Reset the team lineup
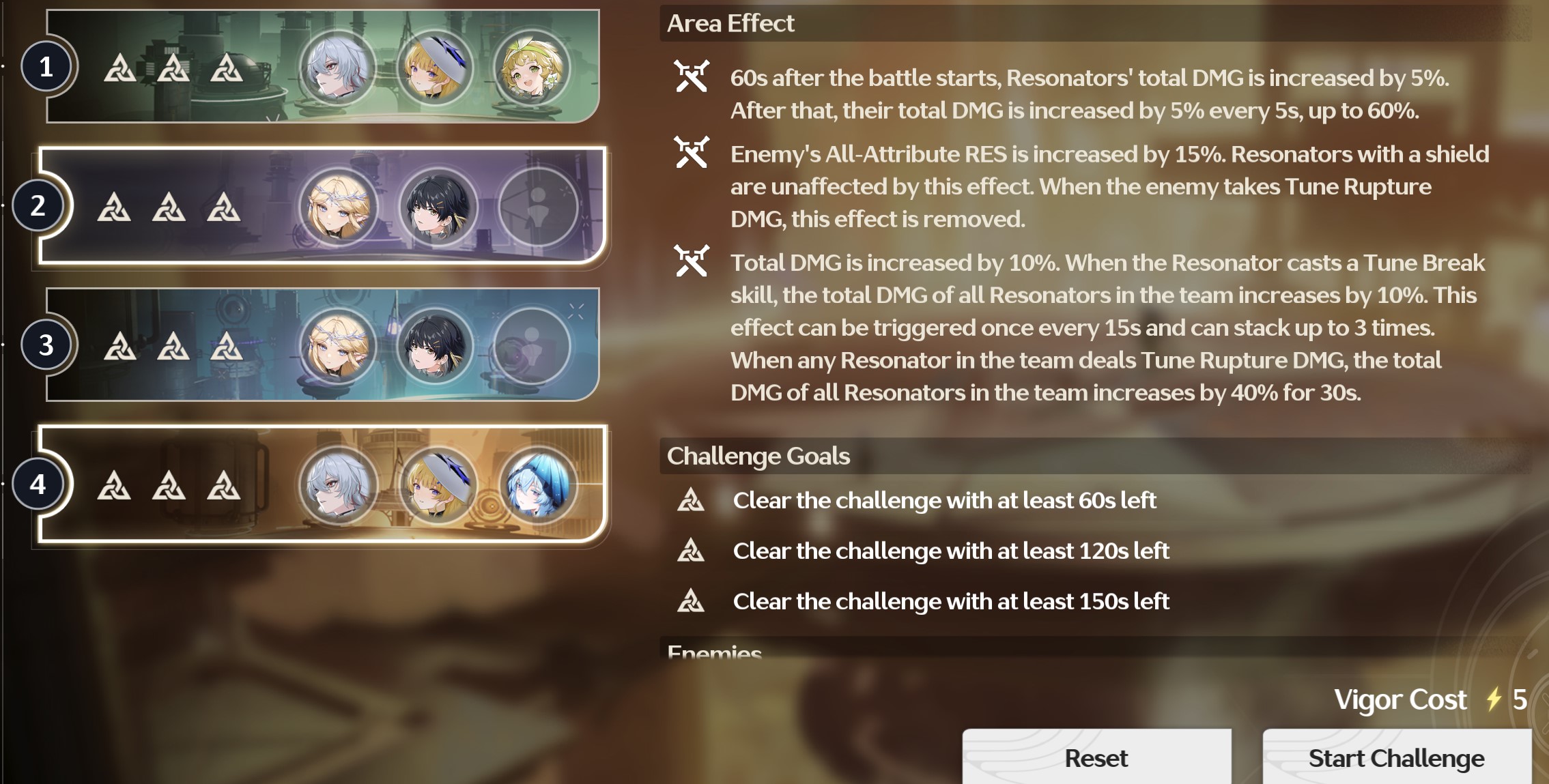The height and width of the screenshot is (784, 1549). point(1096,757)
